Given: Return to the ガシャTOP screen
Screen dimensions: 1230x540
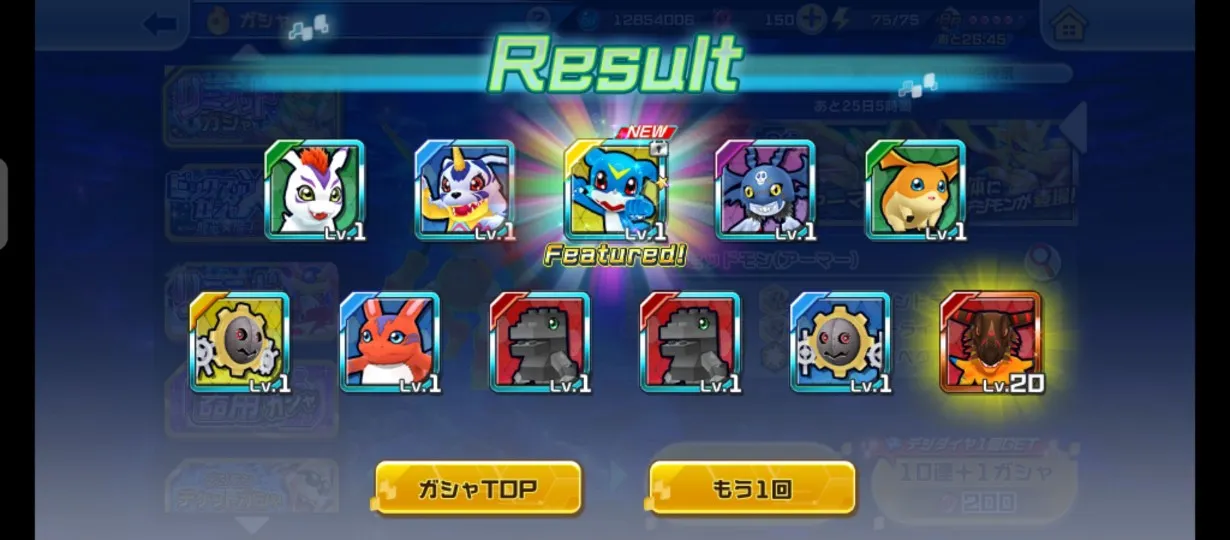Looking at the screenshot, I should click(478, 488).
